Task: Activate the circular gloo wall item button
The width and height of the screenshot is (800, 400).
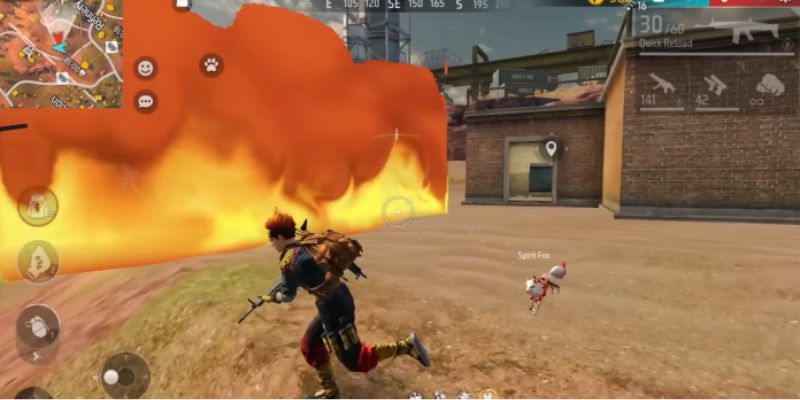Action: point(38,206)
